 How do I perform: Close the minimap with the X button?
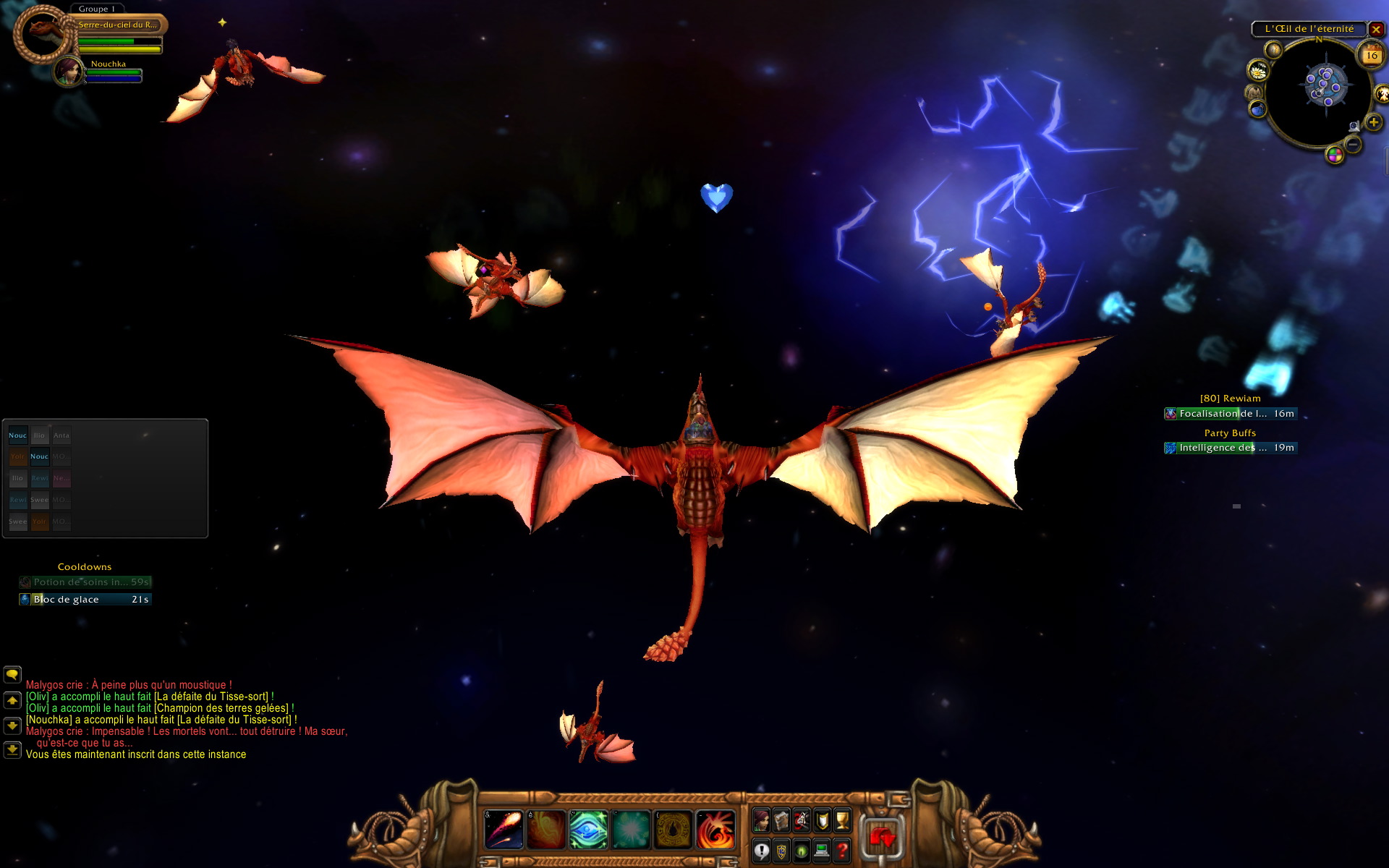[x=1376, y=30]
